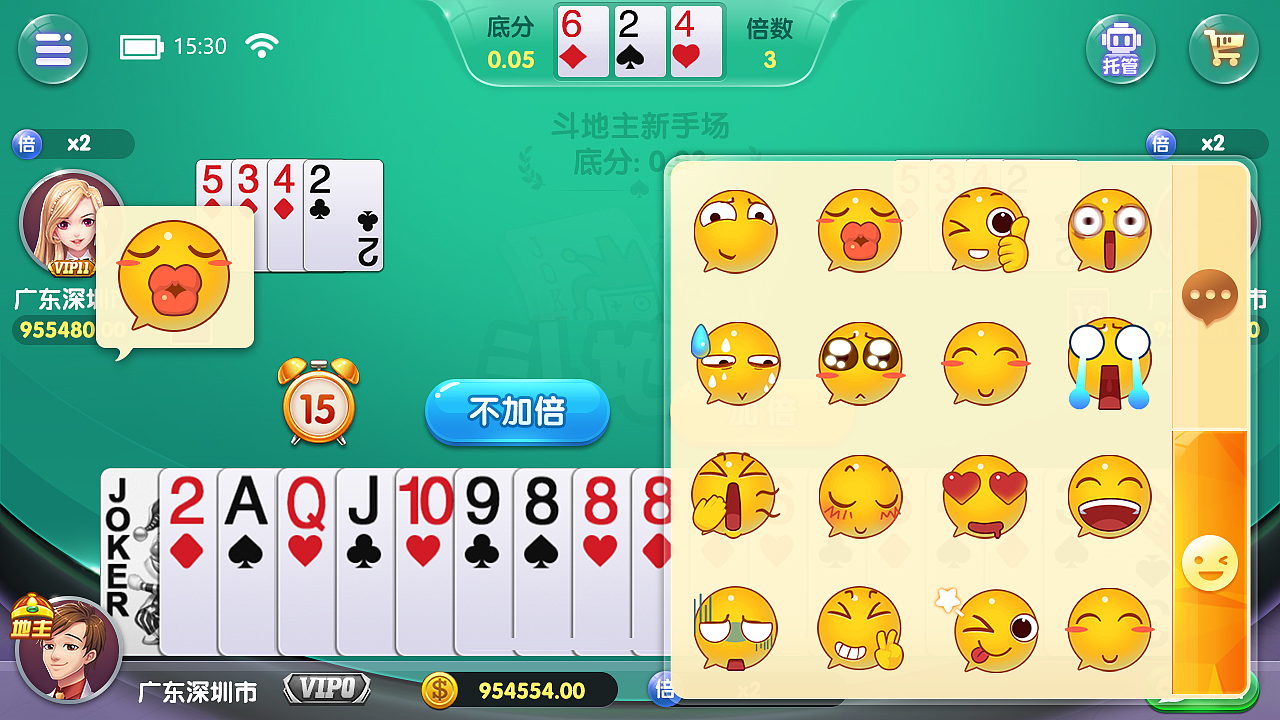The width and height of the screenshot is (1280, 720).
Task: Send the crying face emoji
Action: tap(1110, 363)
